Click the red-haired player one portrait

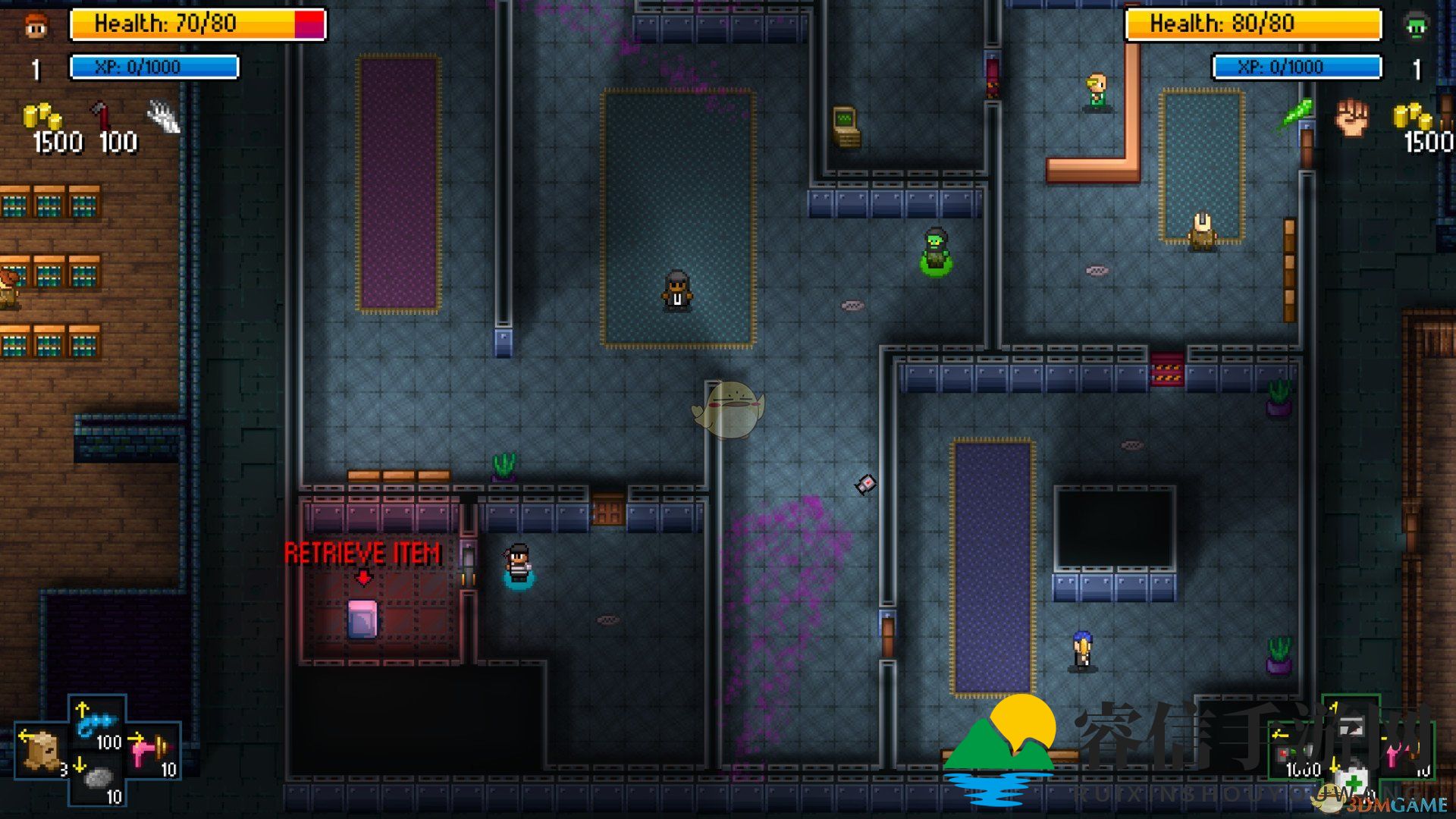point(36,26)
